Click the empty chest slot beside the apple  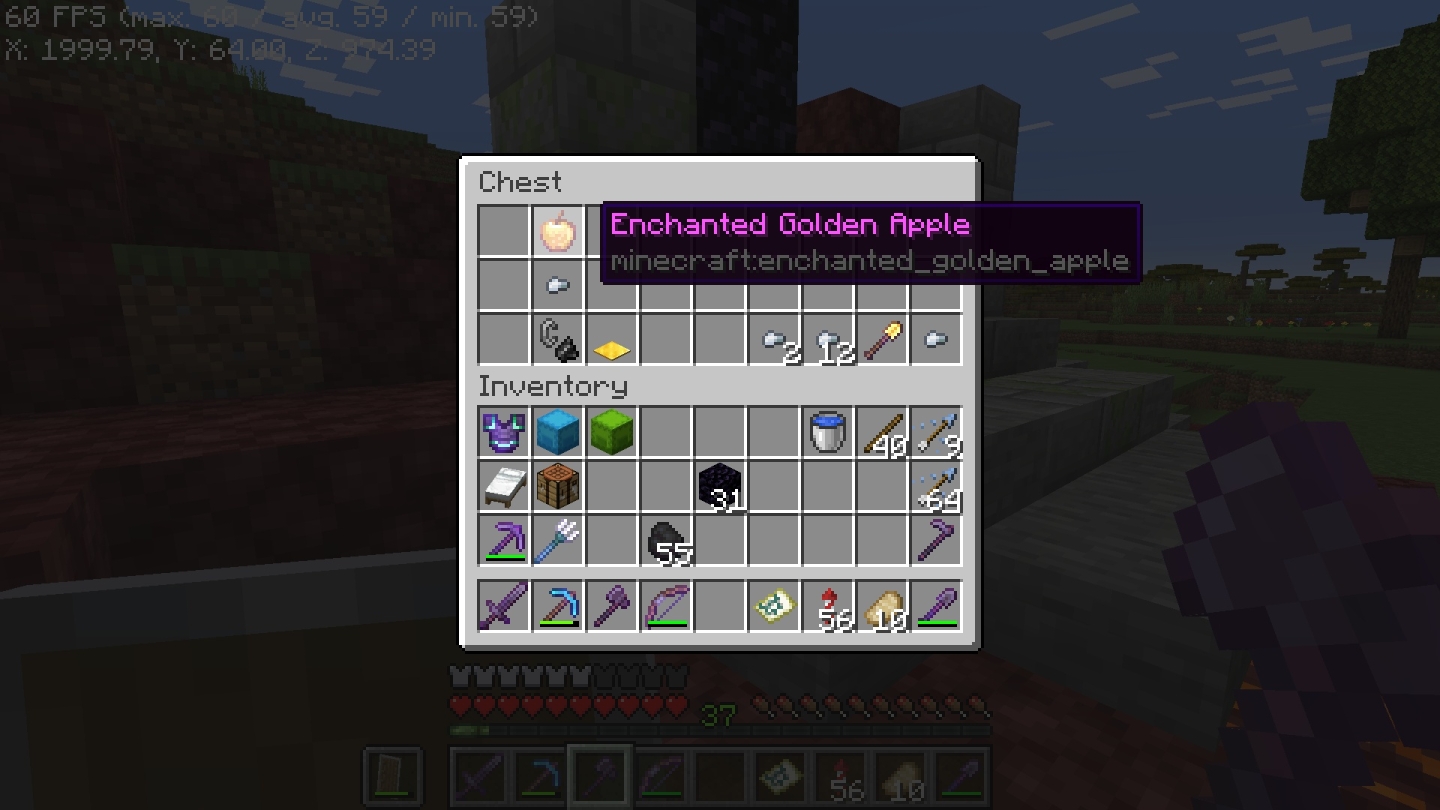click(503, 231)
